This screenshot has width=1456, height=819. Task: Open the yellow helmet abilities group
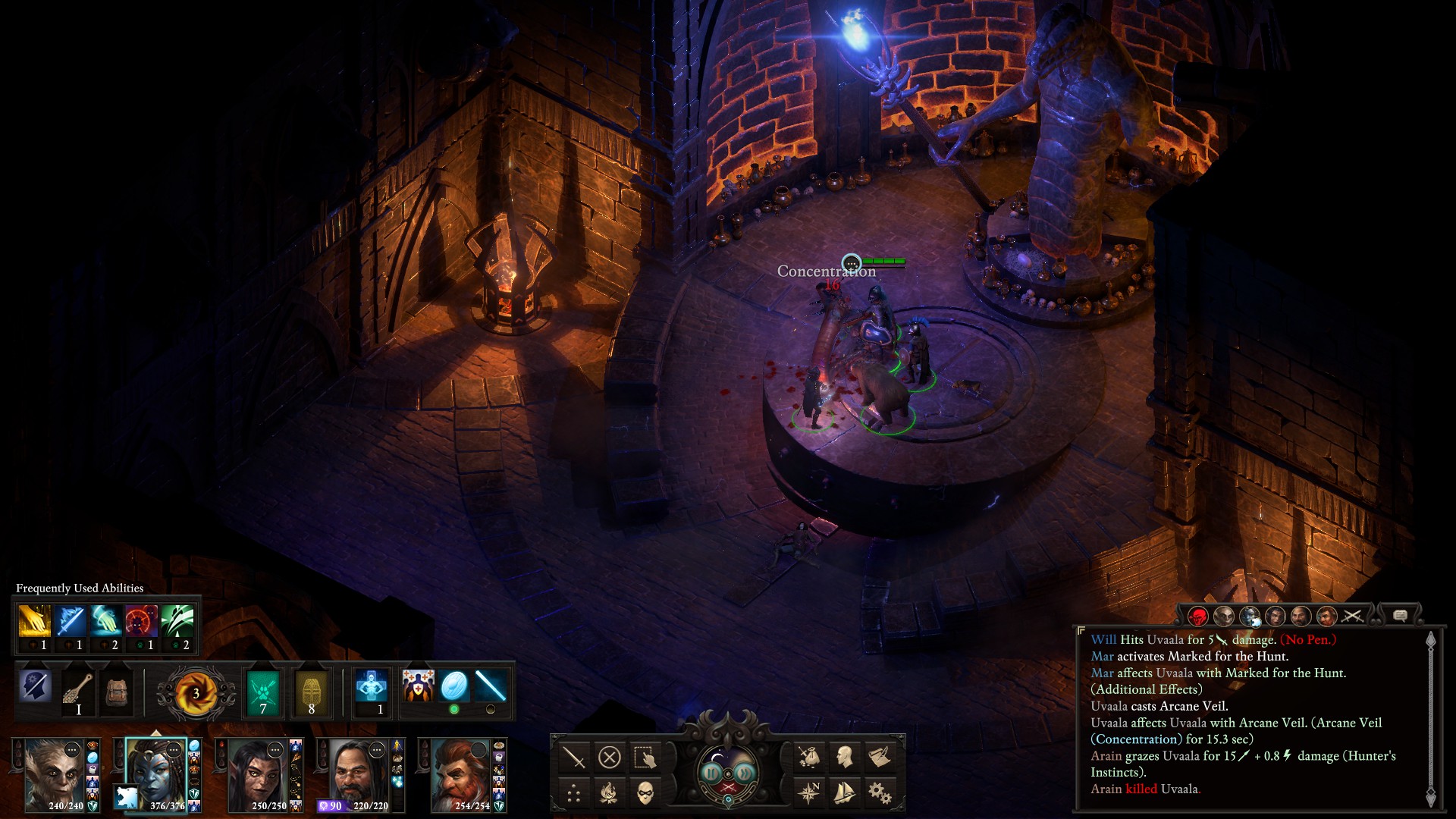[311, 692]
